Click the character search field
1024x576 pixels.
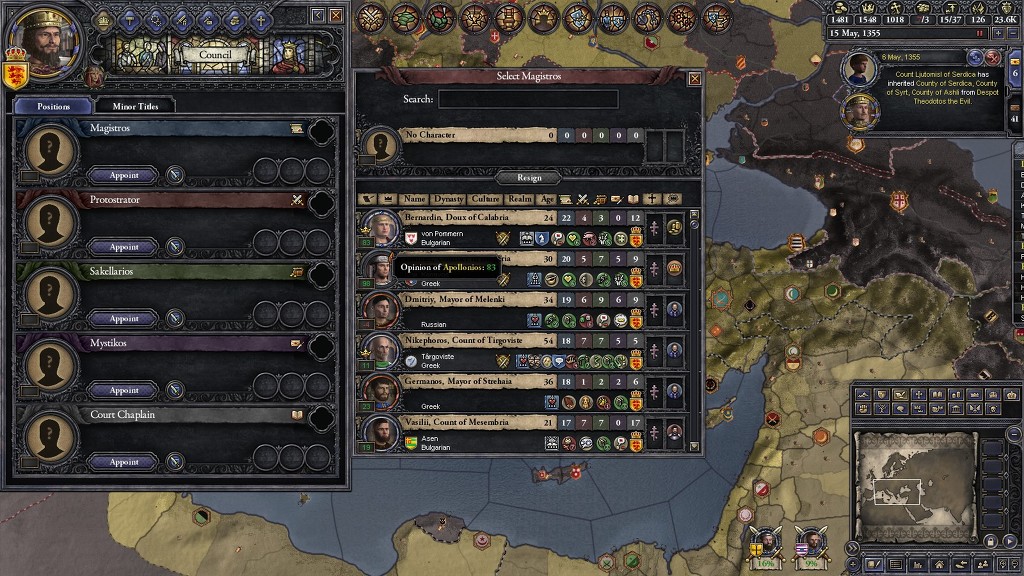[x=528, y=99]
